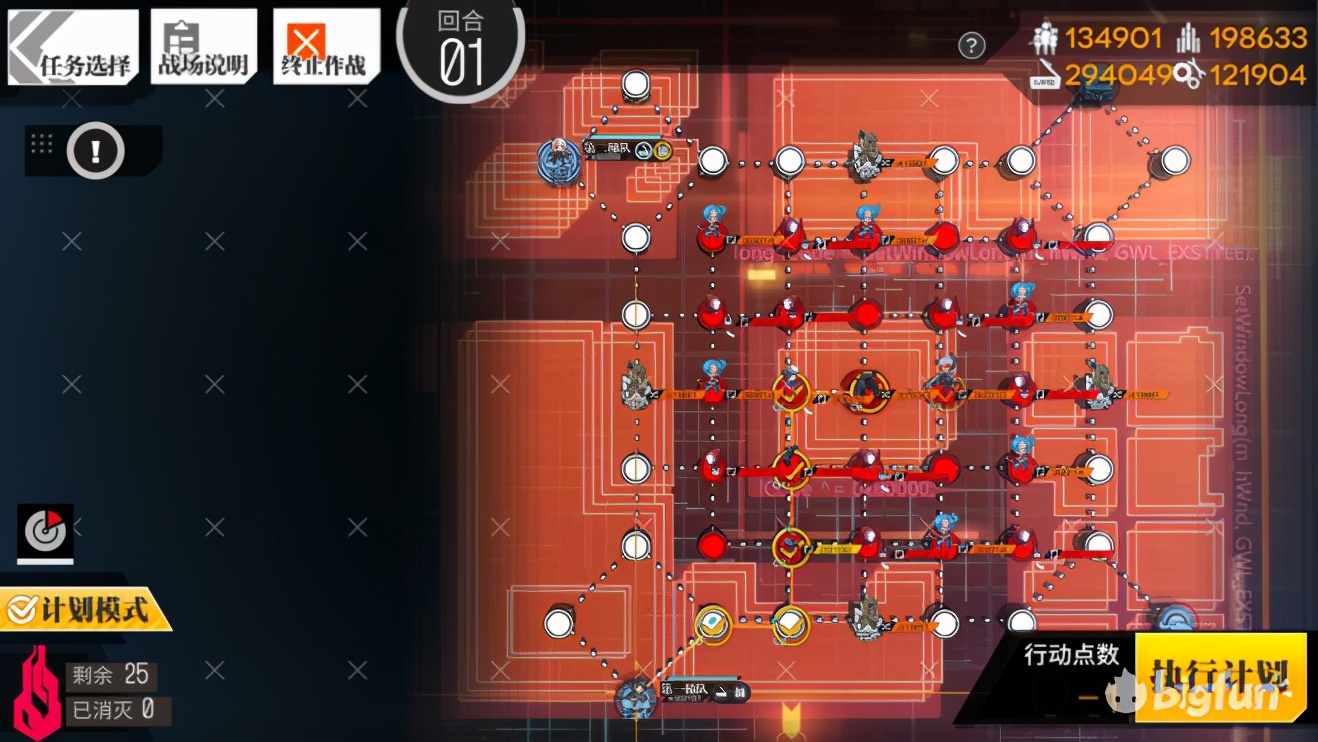This screenshot has height=742, width=1318.
Task: Click 终止作战 to abort the battle
Action: tap(326, 48)
